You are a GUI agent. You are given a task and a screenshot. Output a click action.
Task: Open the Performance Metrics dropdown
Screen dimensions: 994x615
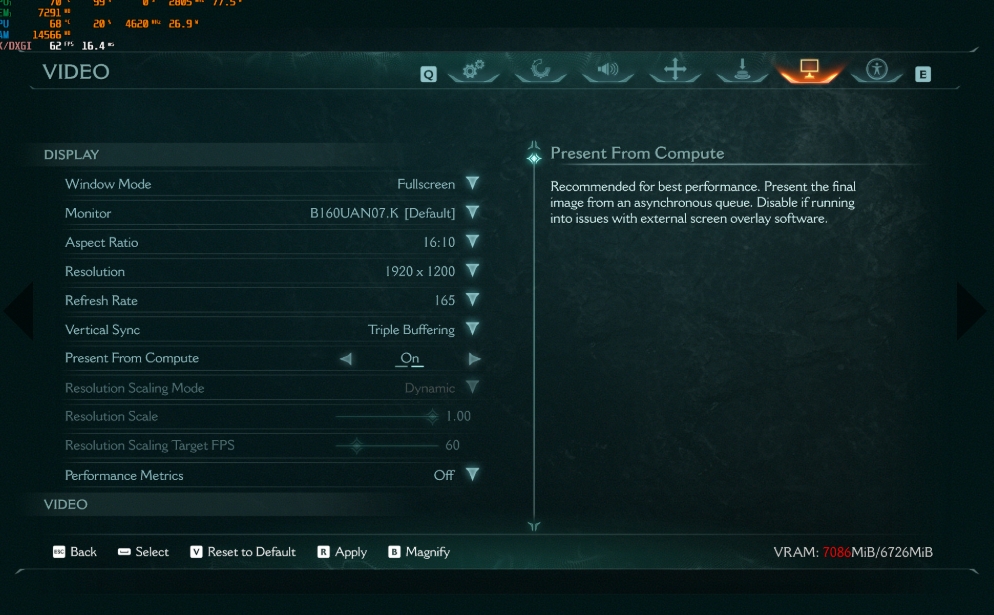472,475
